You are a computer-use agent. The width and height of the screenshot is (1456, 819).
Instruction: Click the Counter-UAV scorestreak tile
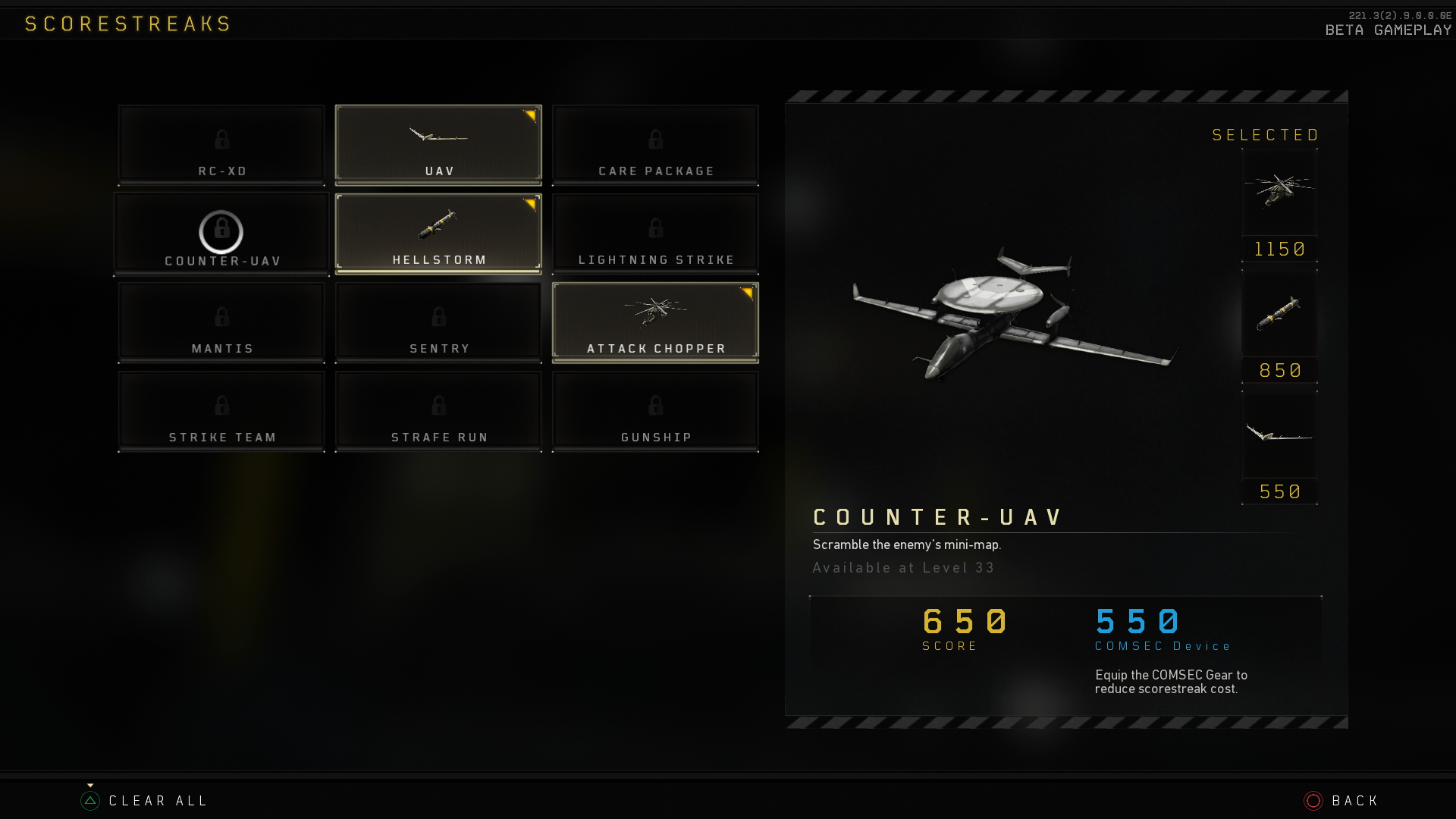[221, 234]
